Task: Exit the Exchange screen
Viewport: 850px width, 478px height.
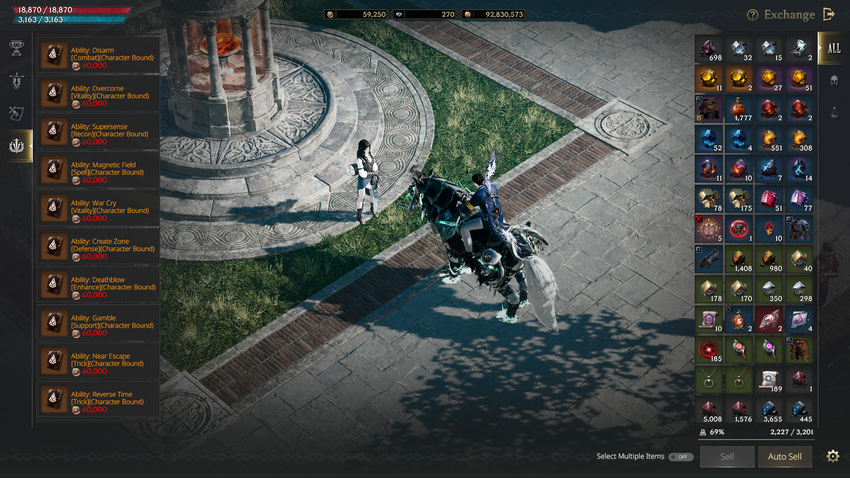Action: point(828,14)
